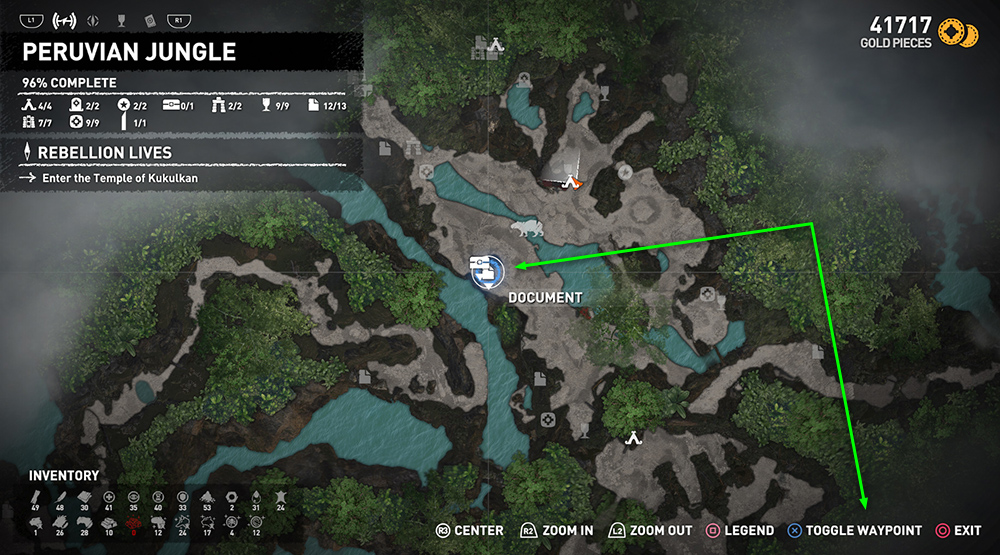Click the white jaguar animal marker
1000x555 pixels.
[527, 231]
